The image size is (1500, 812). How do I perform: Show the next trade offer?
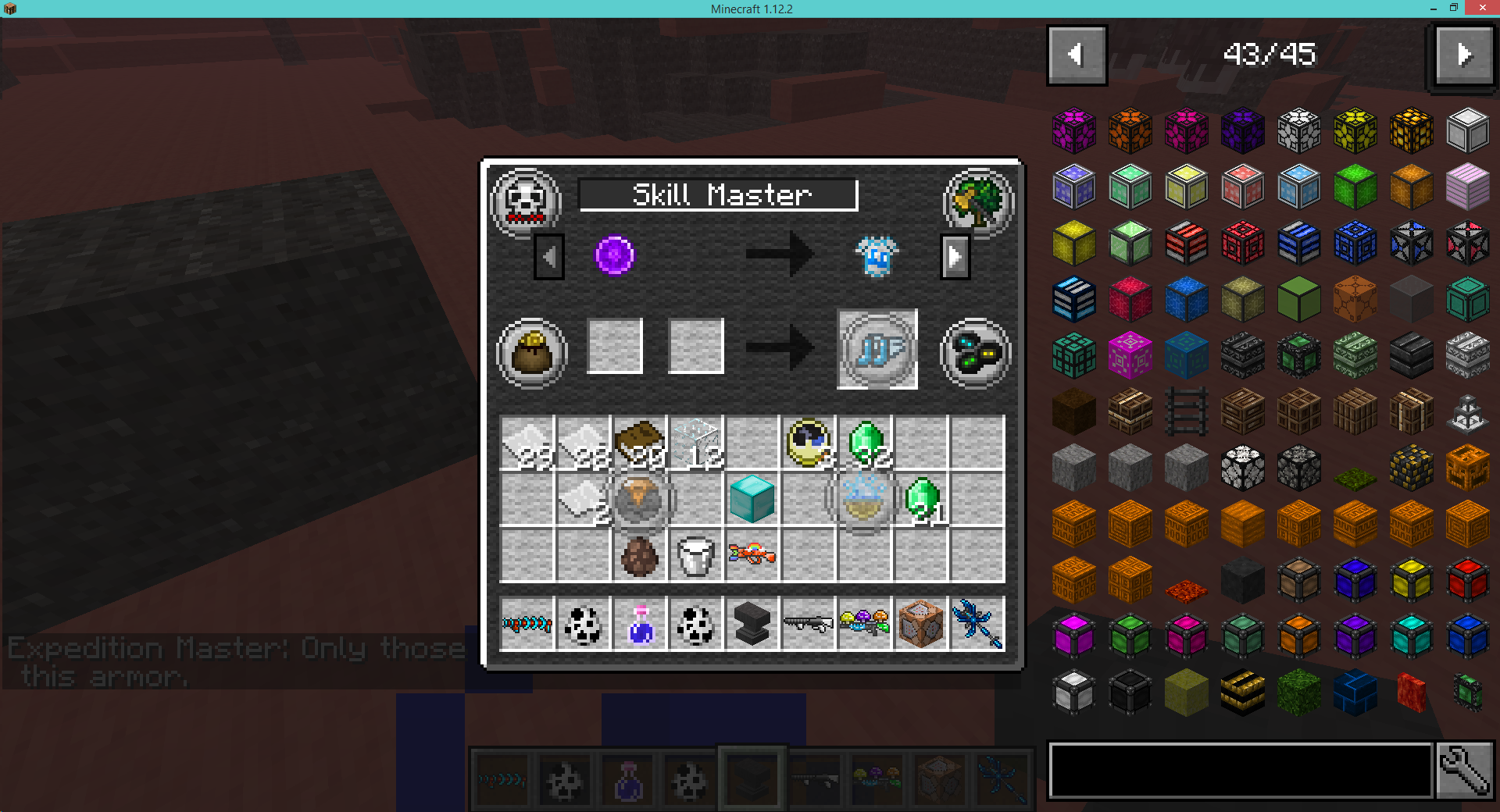[955, 256]
